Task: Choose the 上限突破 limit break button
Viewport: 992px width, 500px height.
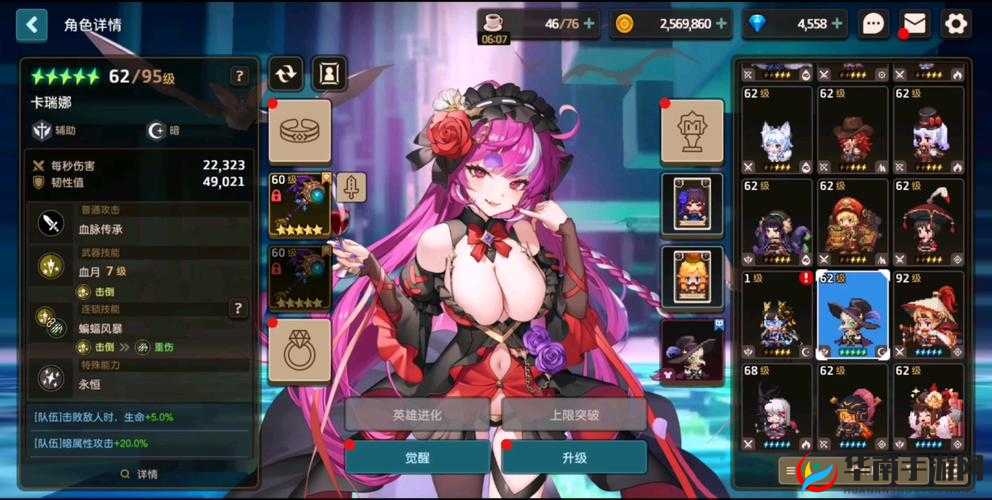Action: [x=573, y=414]
